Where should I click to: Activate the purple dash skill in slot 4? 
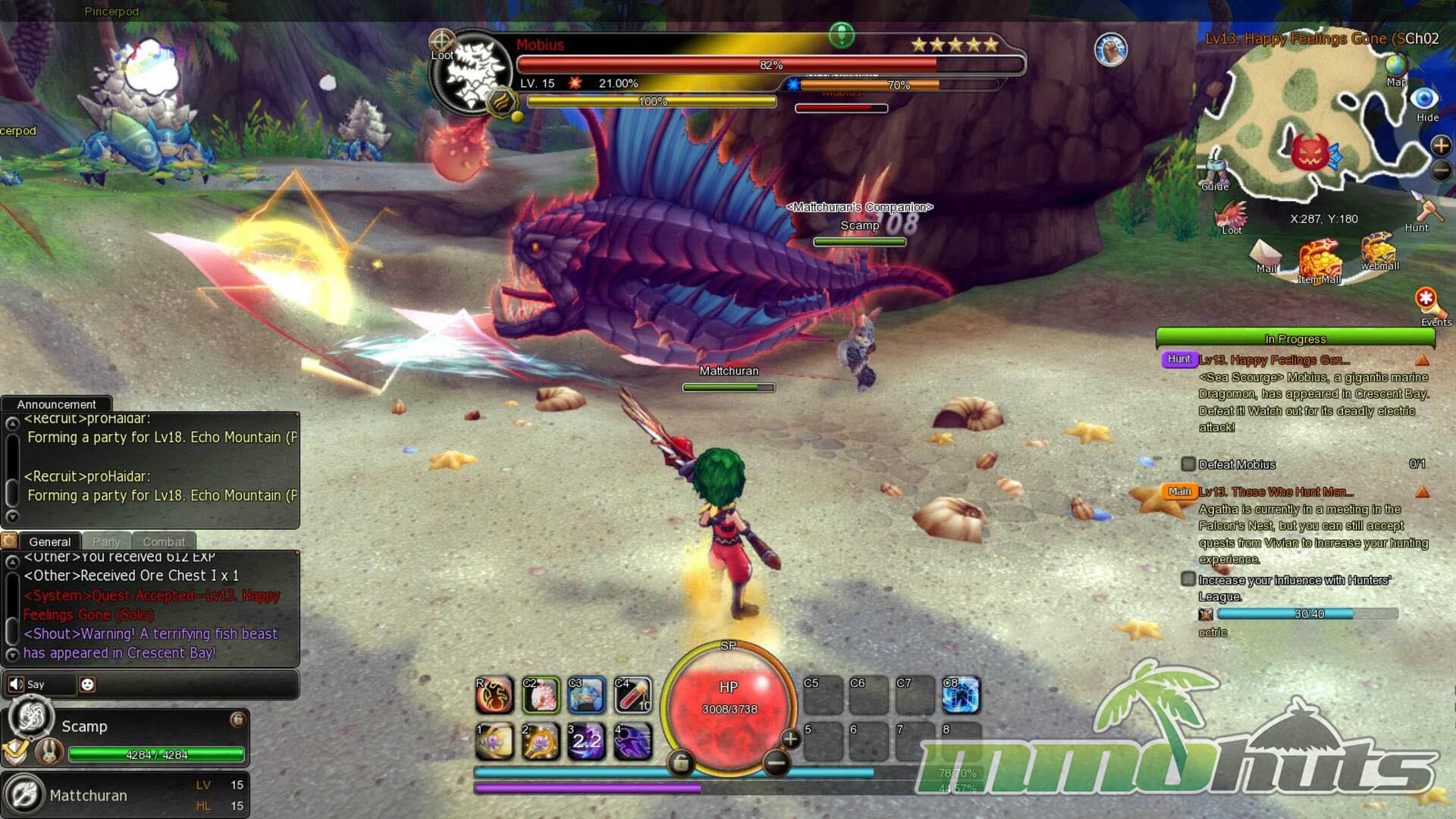633,742
